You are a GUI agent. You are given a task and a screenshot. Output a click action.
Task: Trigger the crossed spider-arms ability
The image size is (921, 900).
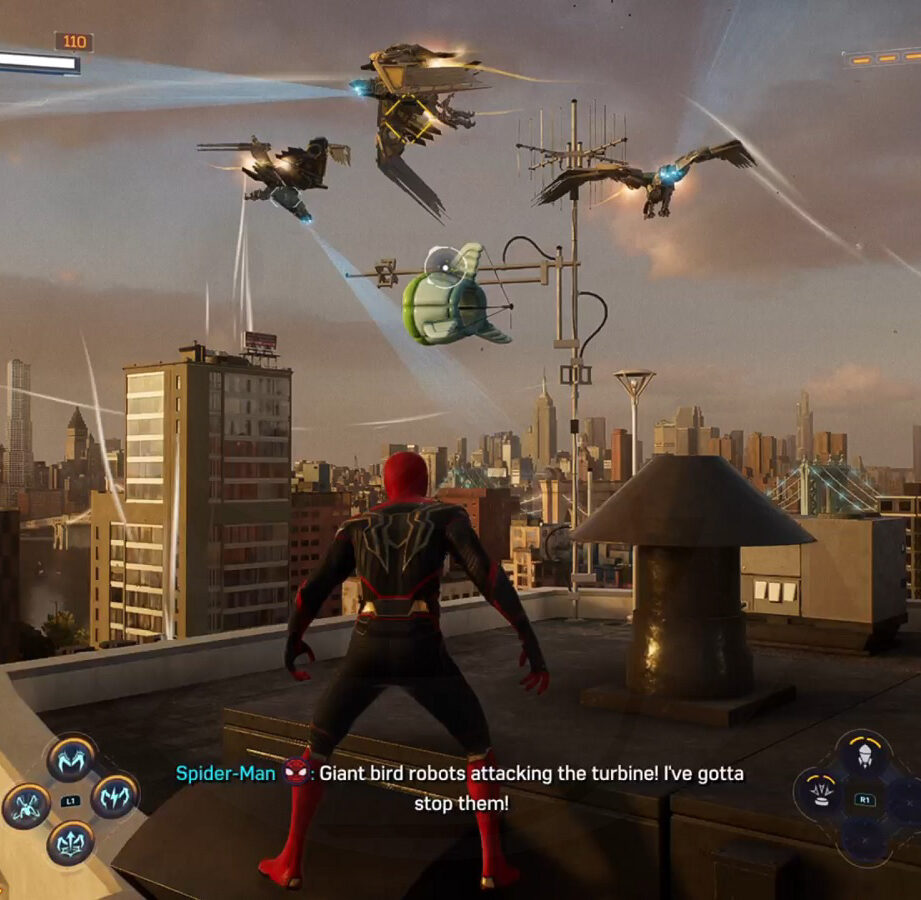[x=26, y=804]
